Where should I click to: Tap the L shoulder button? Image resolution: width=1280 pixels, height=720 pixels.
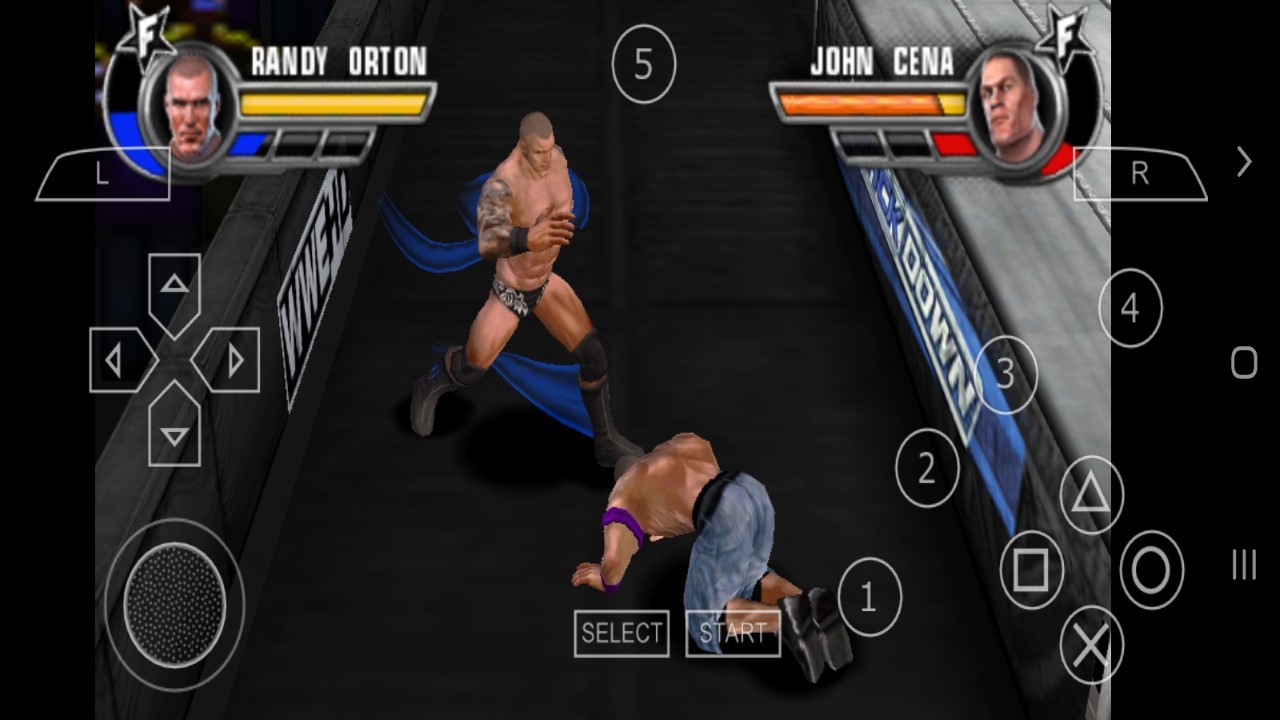(103, 174)
